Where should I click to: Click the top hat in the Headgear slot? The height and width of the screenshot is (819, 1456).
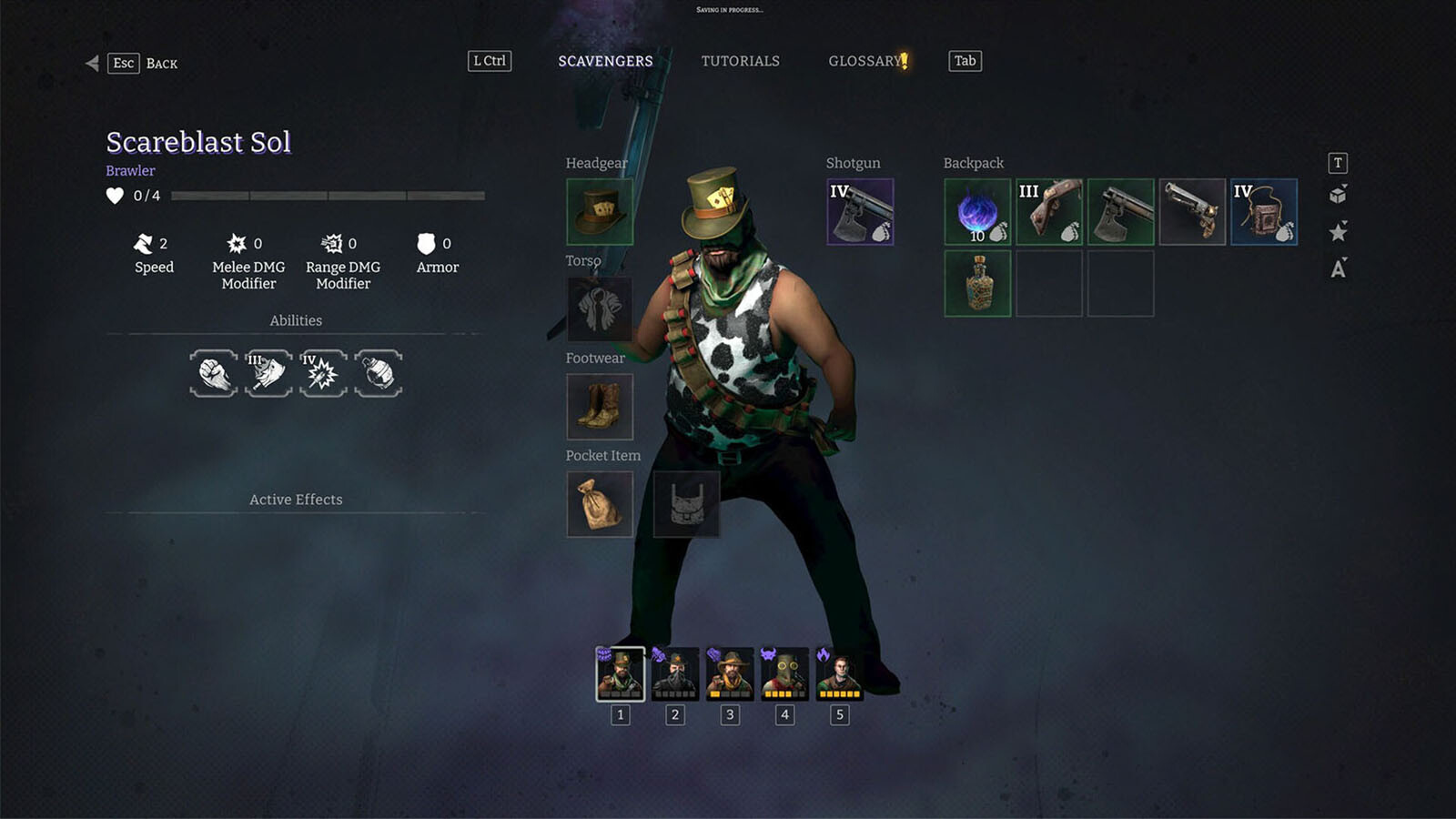pyautogui.click(x=599, y=211)
